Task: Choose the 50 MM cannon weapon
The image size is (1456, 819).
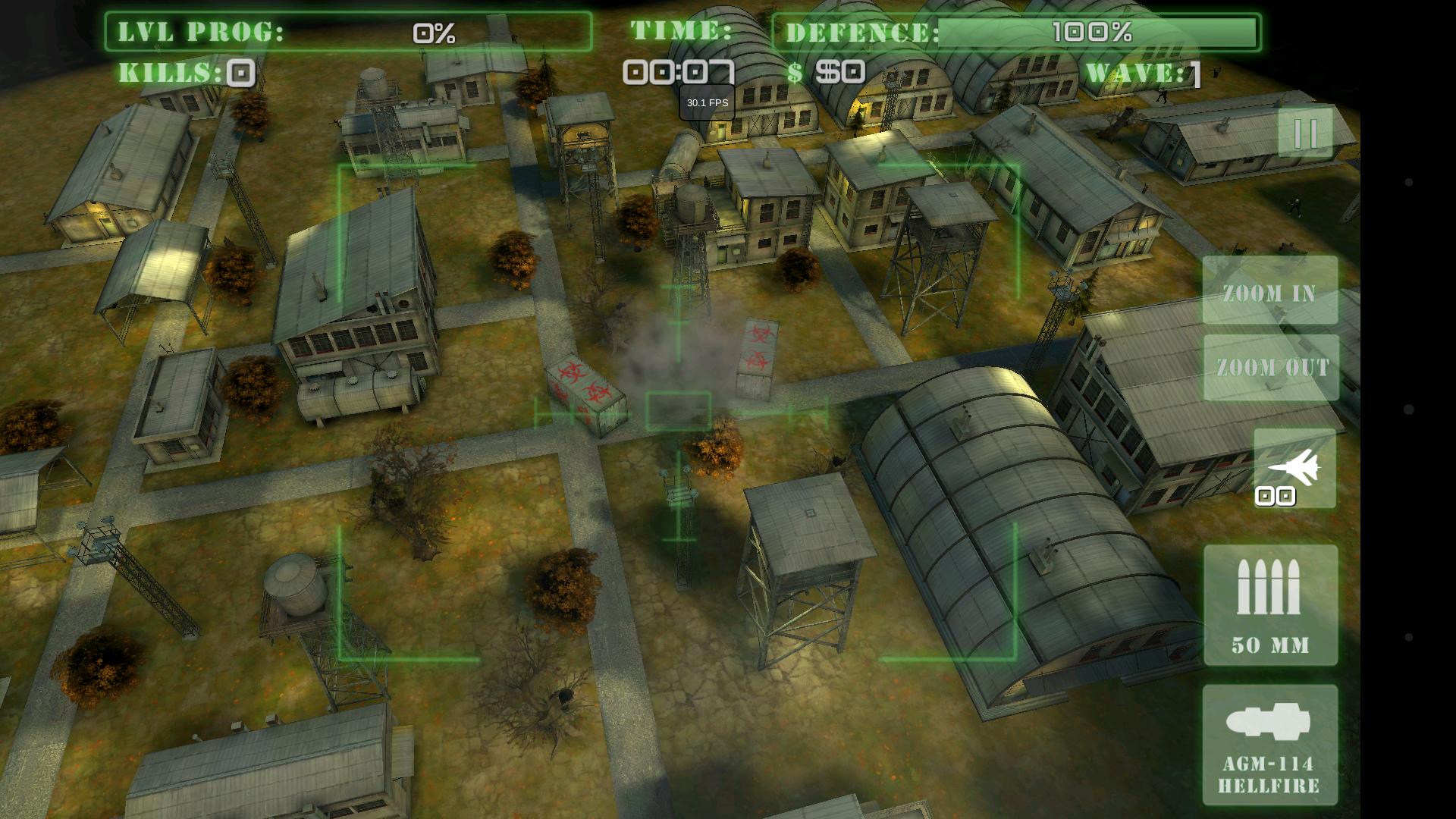Action: (x=1270, y=605)
